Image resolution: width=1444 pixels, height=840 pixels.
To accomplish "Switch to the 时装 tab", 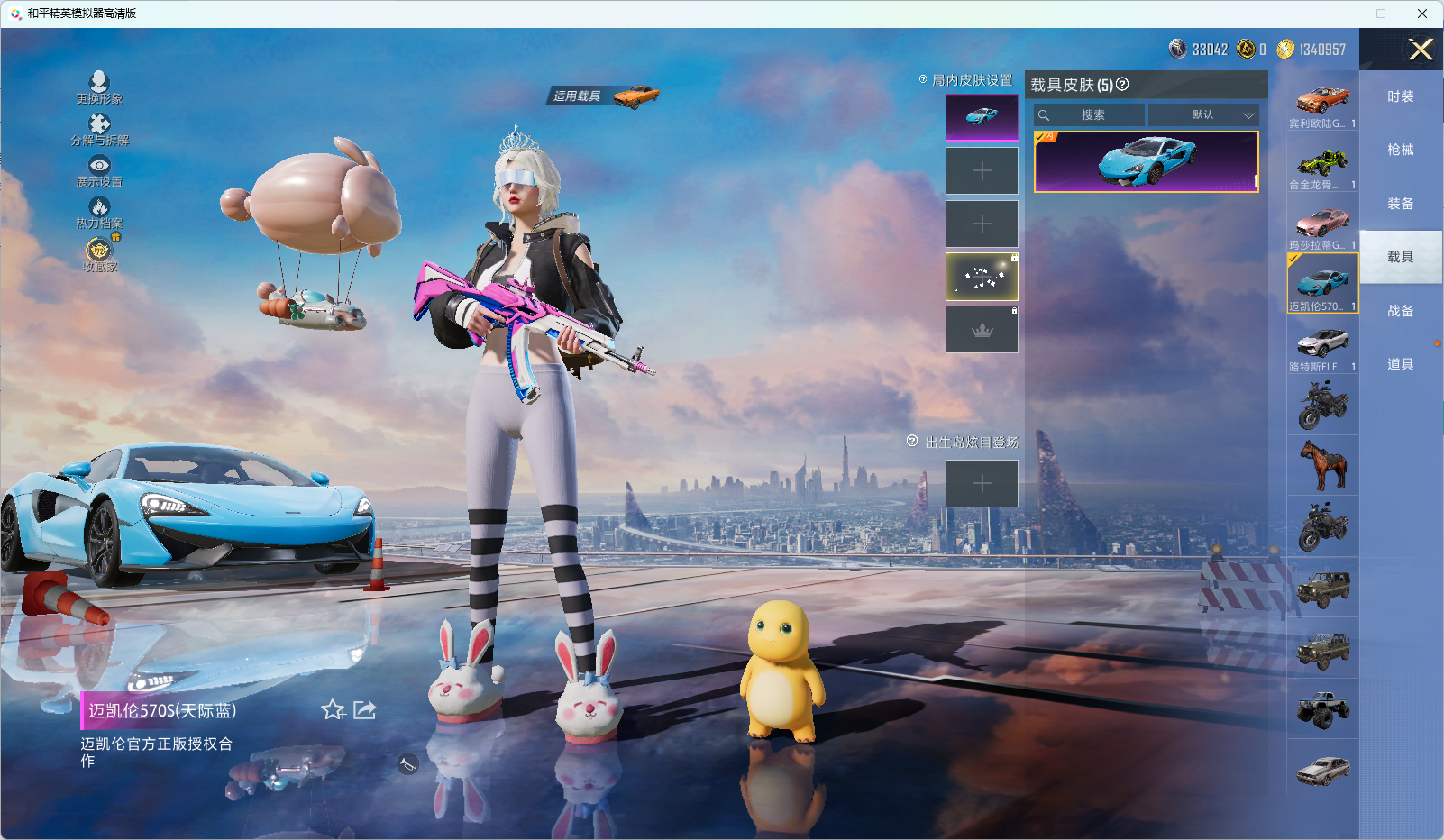I will pos(1400,96).
